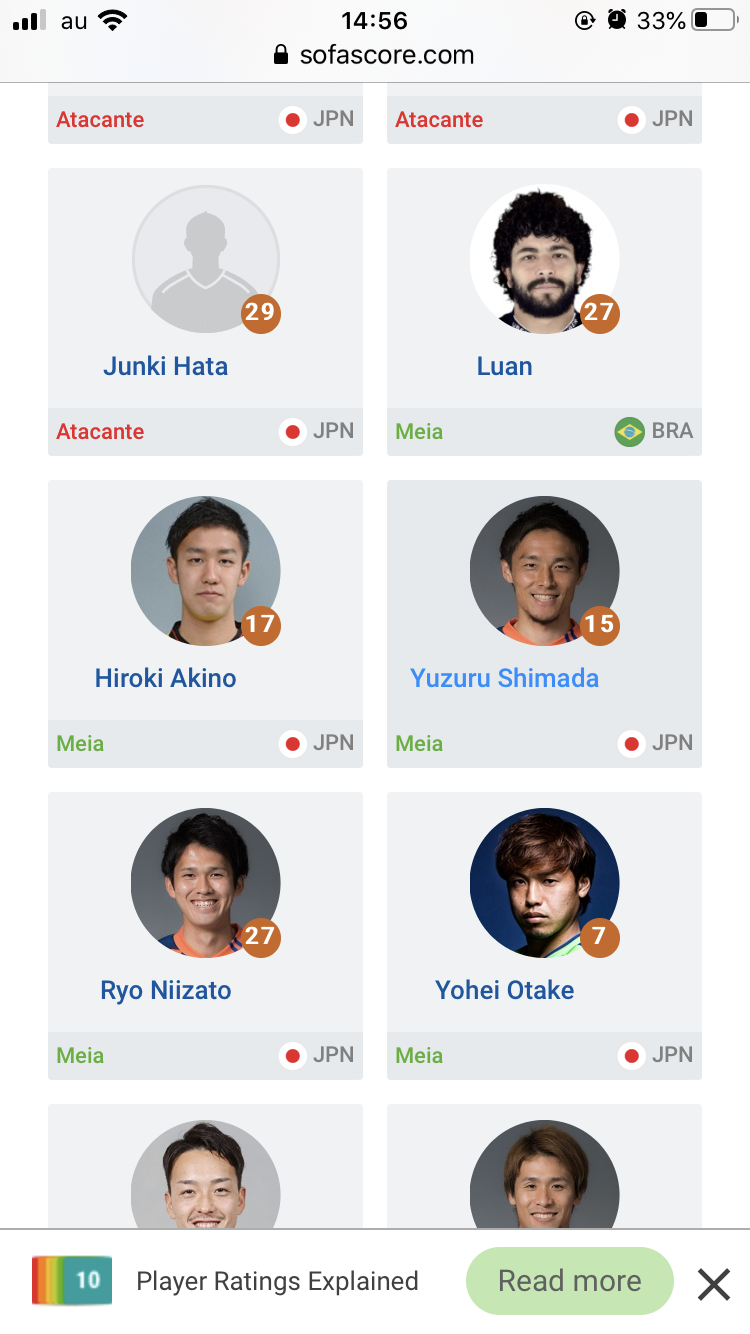
Task: Open Junki Hata's player profile
Action: (x=166, y=367)
